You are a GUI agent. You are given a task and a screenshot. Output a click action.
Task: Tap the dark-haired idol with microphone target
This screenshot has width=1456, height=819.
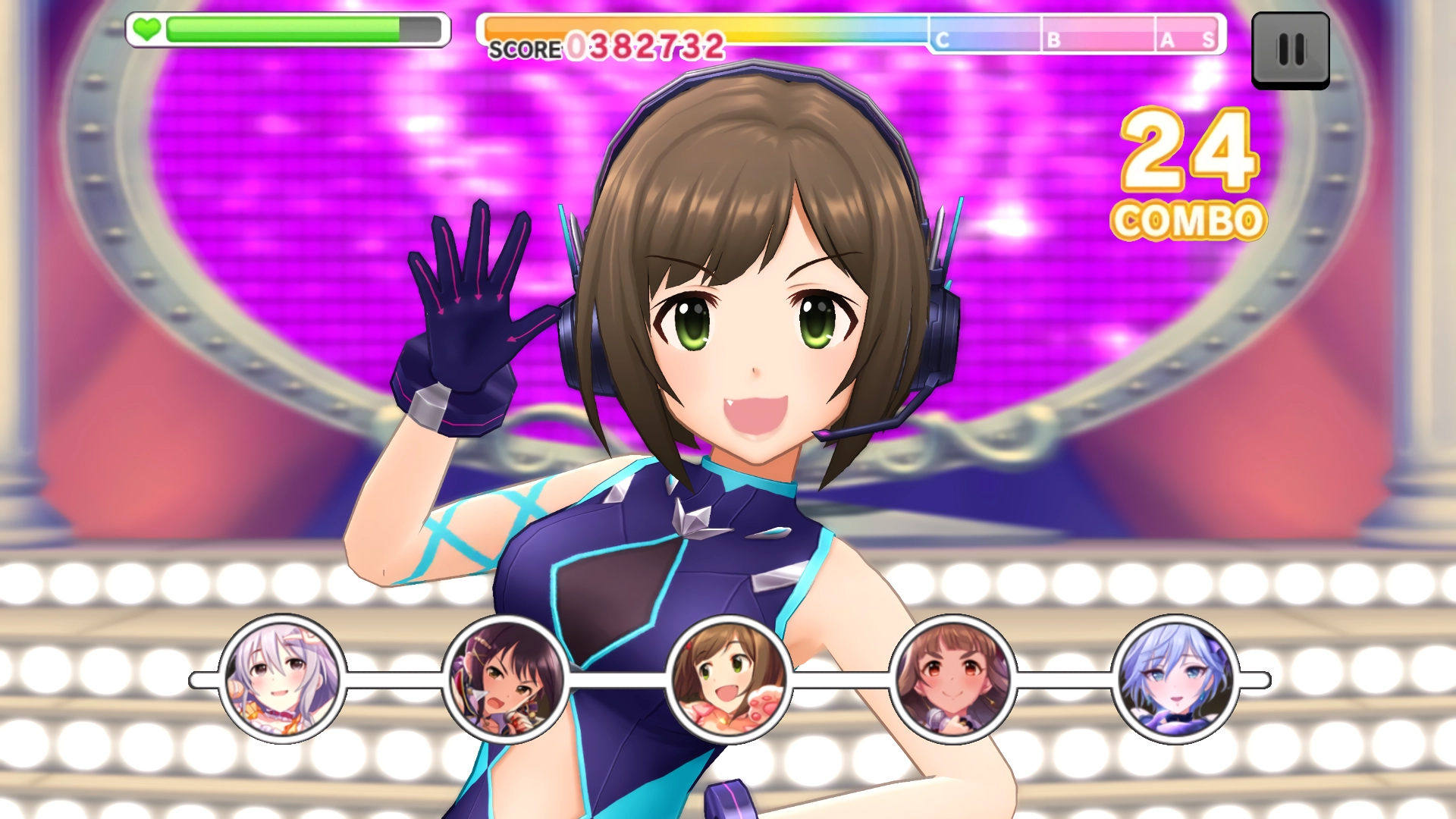(505, 679)
